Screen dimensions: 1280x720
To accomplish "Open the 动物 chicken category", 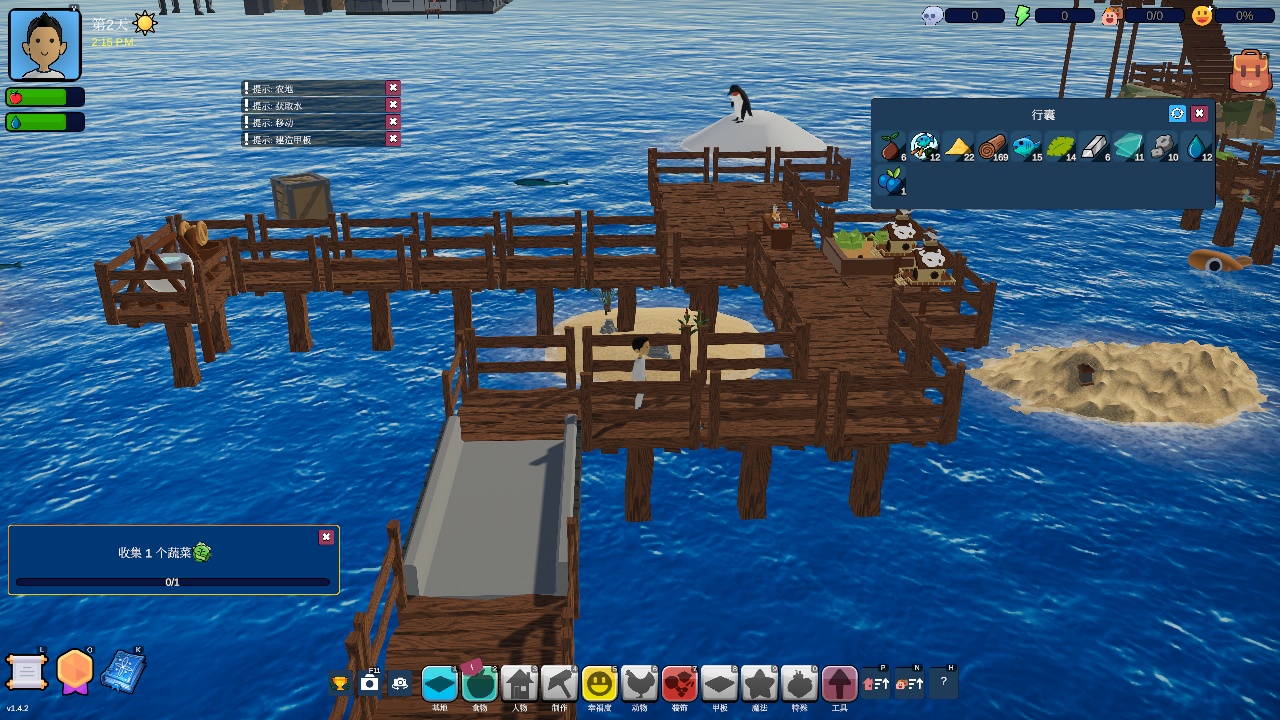I will click(x=639, y=684).
